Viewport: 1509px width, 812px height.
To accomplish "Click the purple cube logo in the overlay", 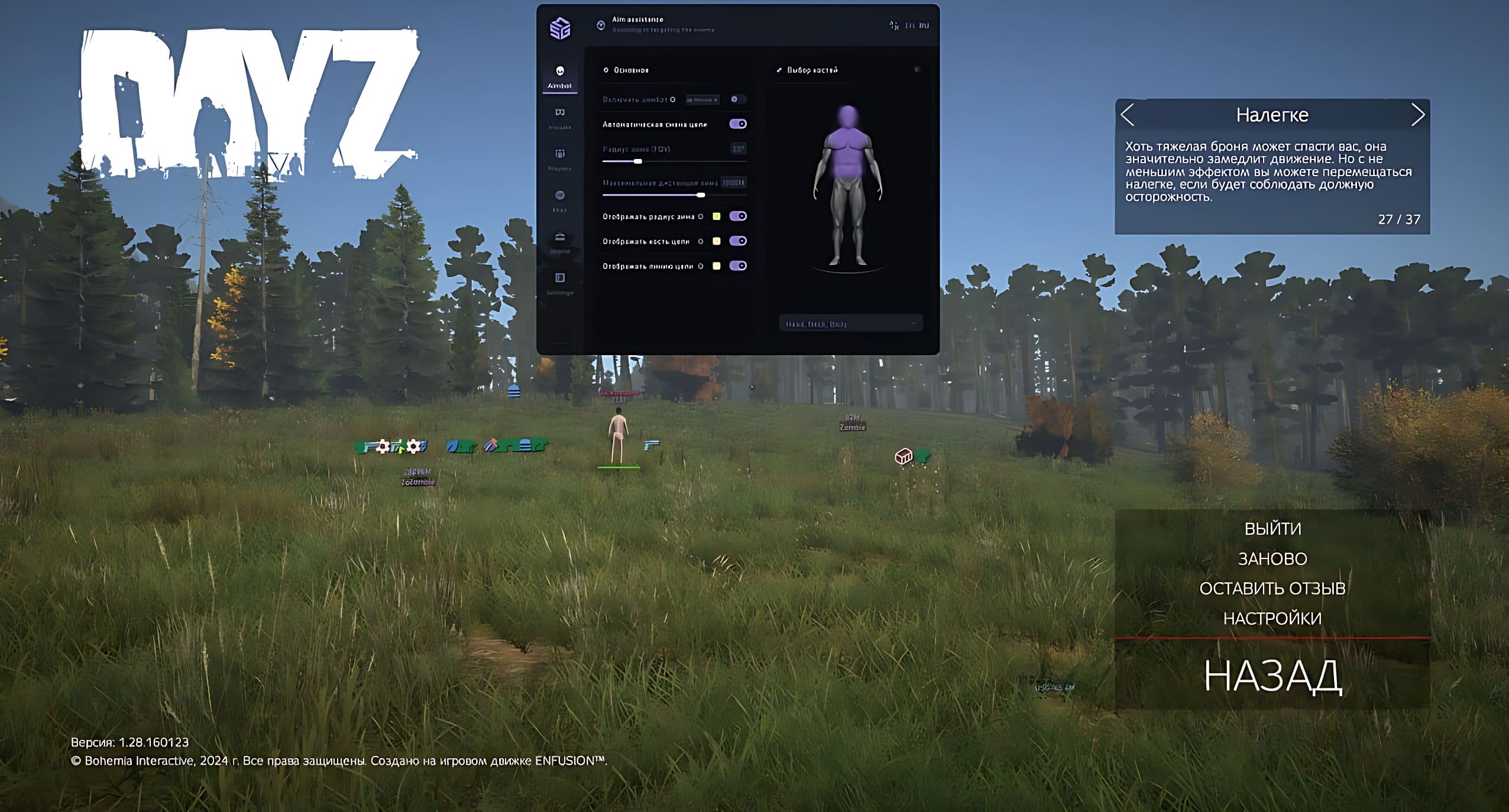I will click(559, 28).
